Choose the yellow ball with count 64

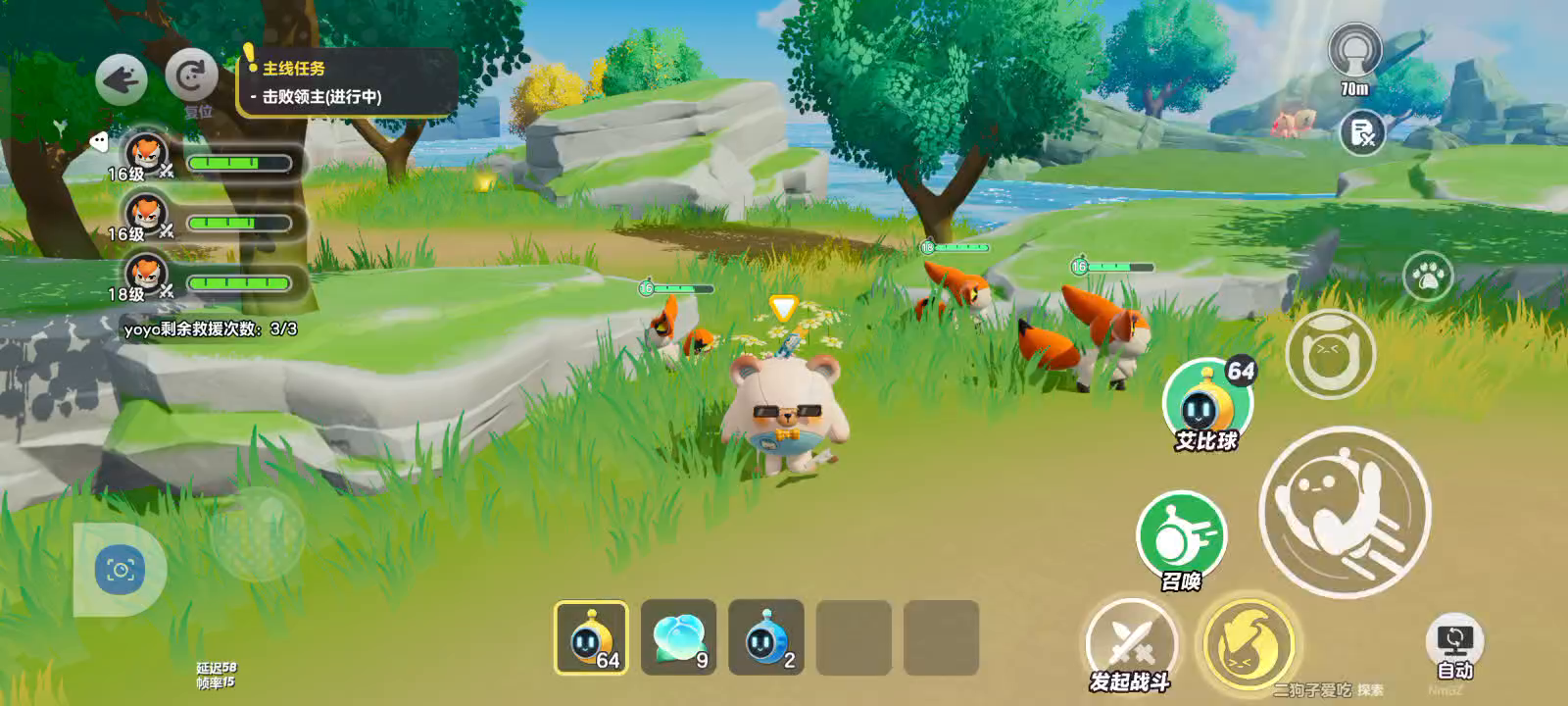coord(592,637)
